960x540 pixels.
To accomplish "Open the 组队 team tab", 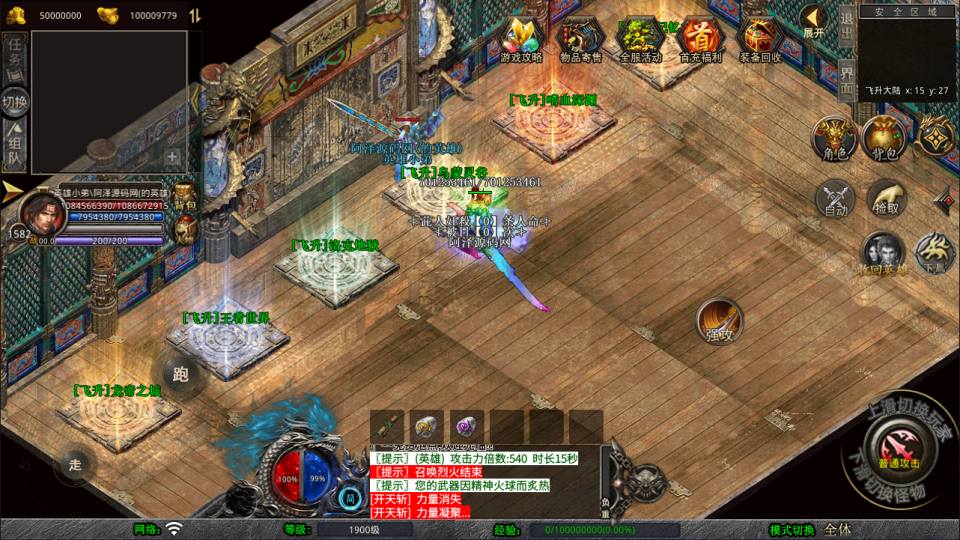I will click(x=14, y=143).
